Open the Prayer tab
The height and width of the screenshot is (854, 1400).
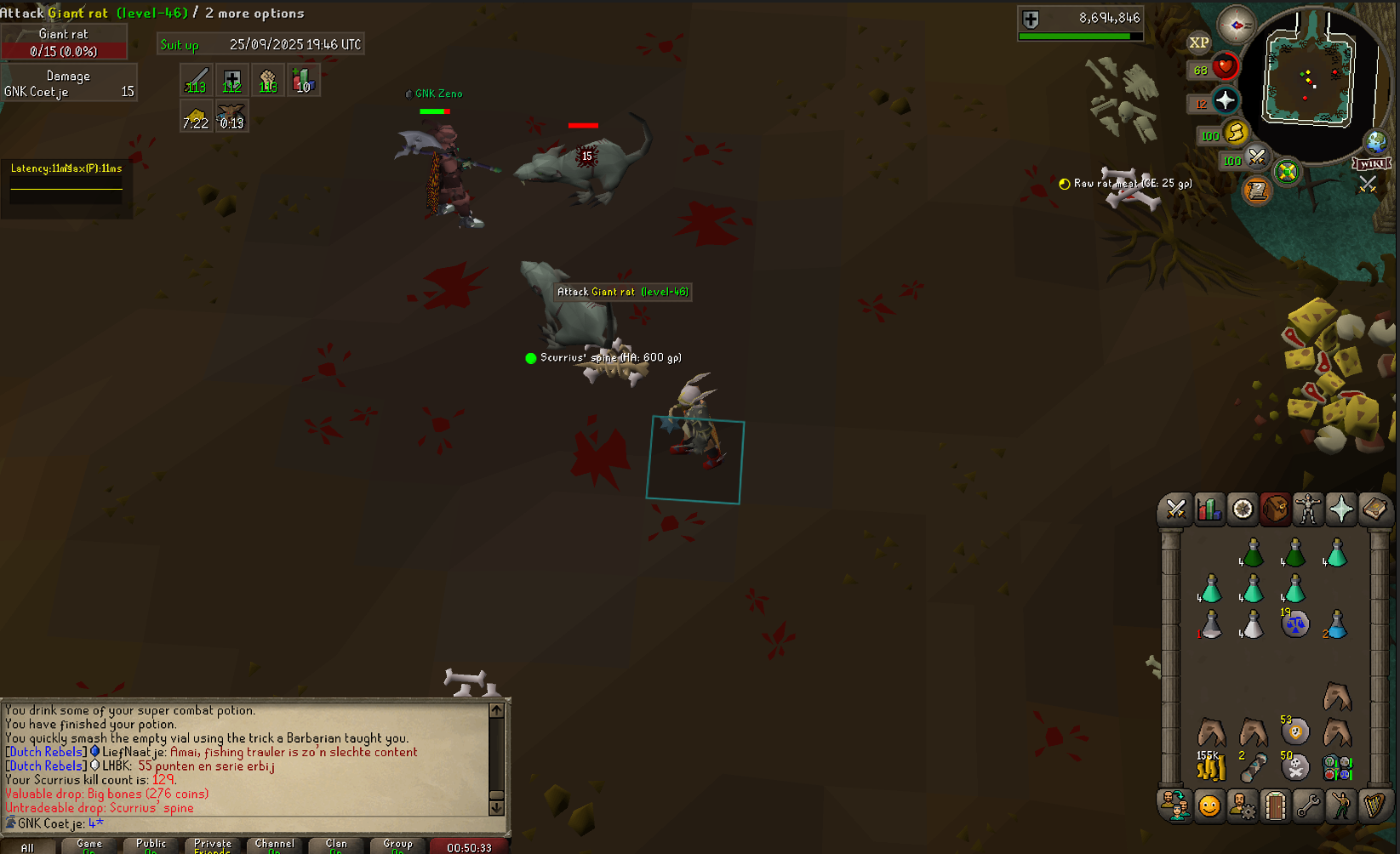point(1341,510)
